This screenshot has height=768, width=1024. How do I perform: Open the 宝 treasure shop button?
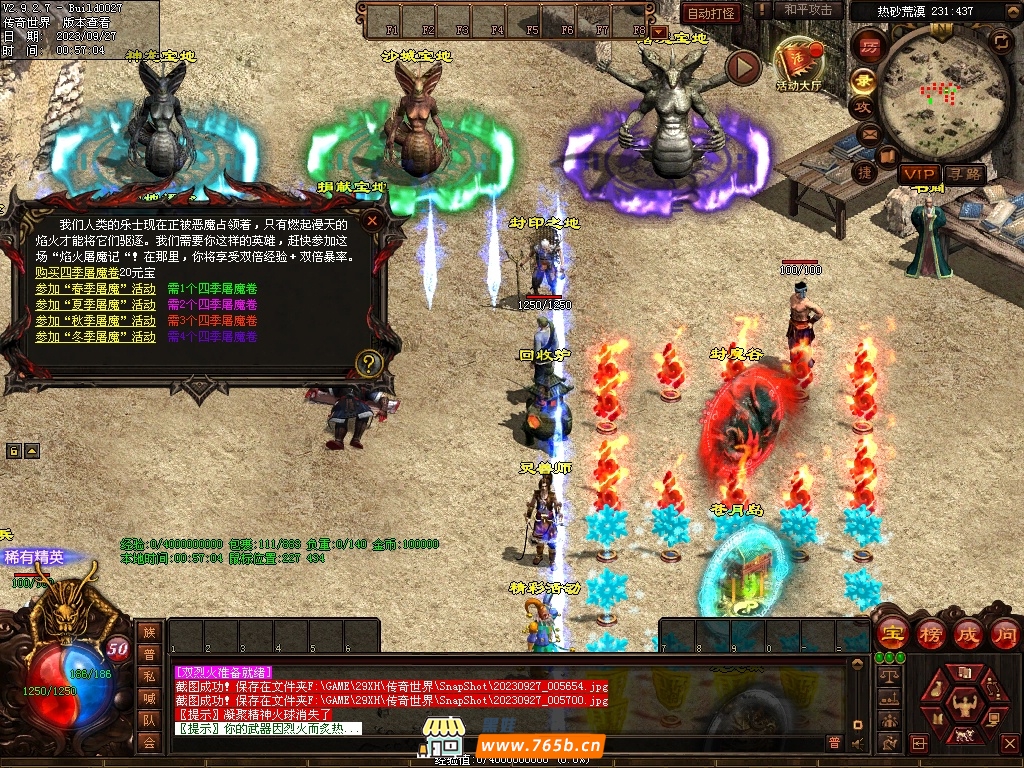[891, 633]
